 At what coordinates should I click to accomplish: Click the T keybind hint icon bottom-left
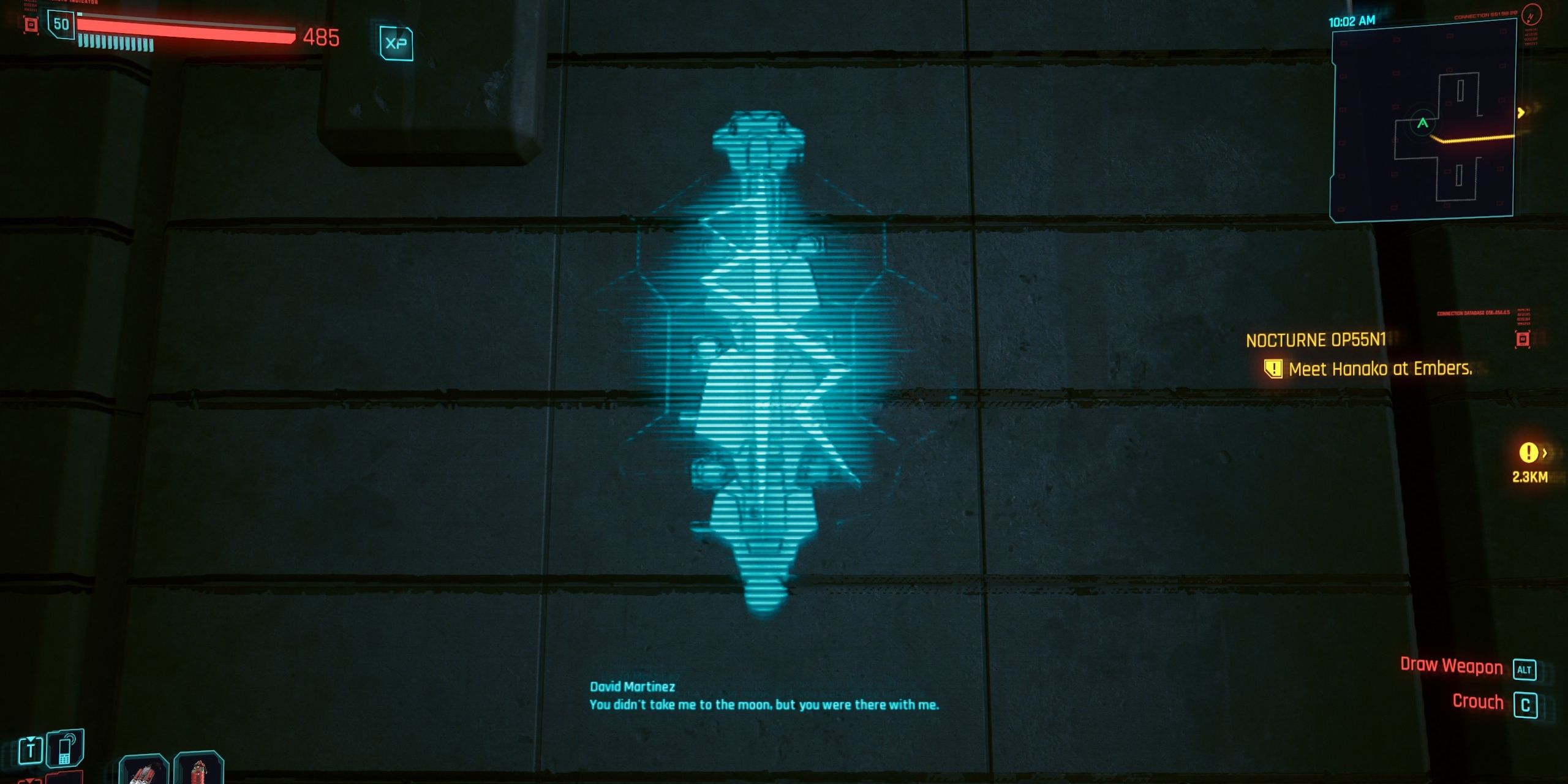pos(31,750)
